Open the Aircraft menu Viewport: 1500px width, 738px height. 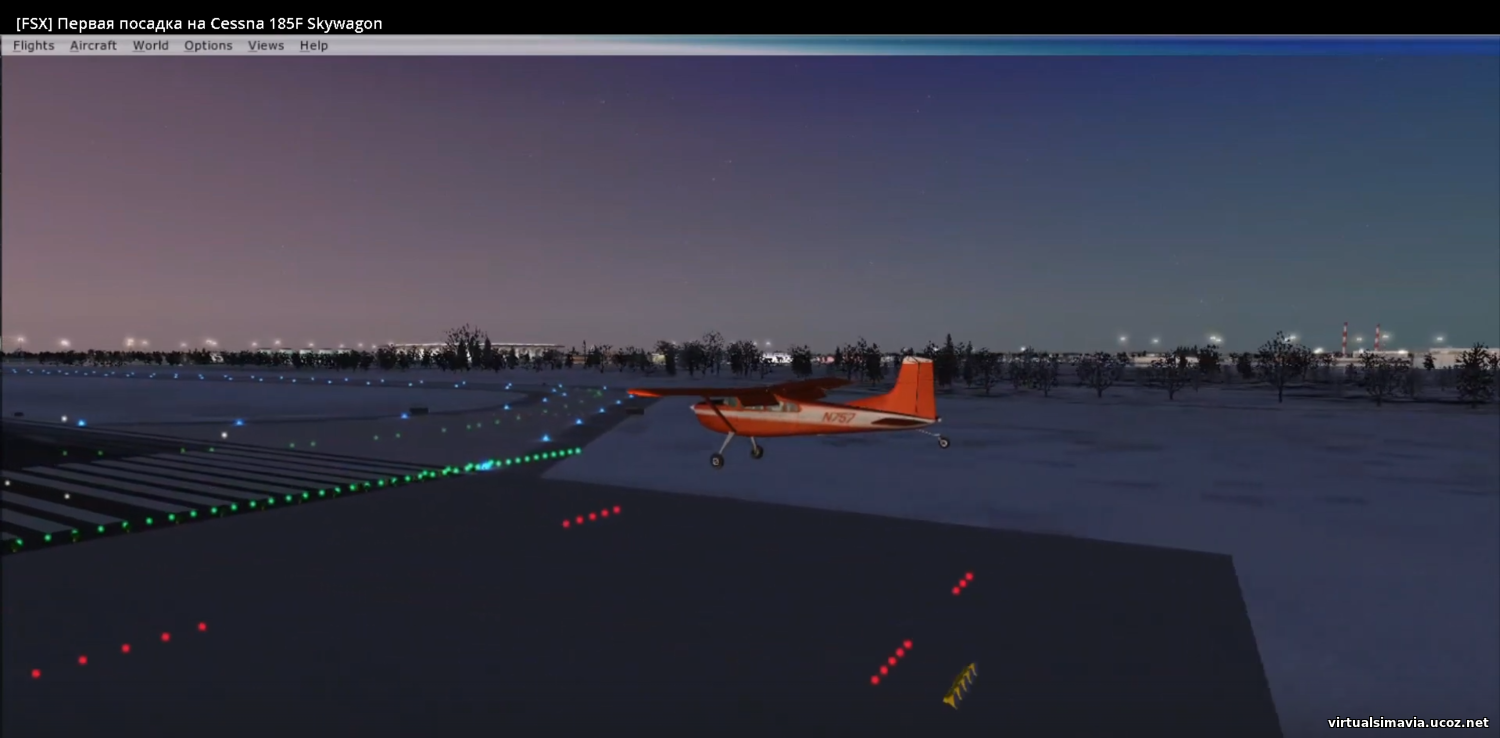tap(93, 46)
